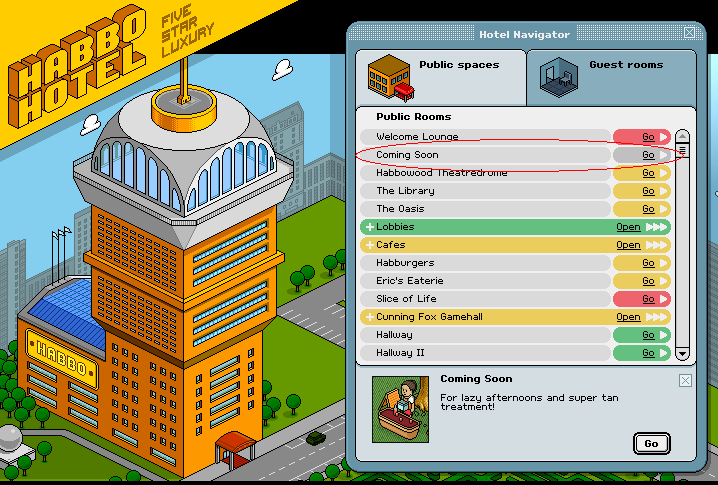
Task: Click the room list scroll-down arrow
Action: point(683,353)
